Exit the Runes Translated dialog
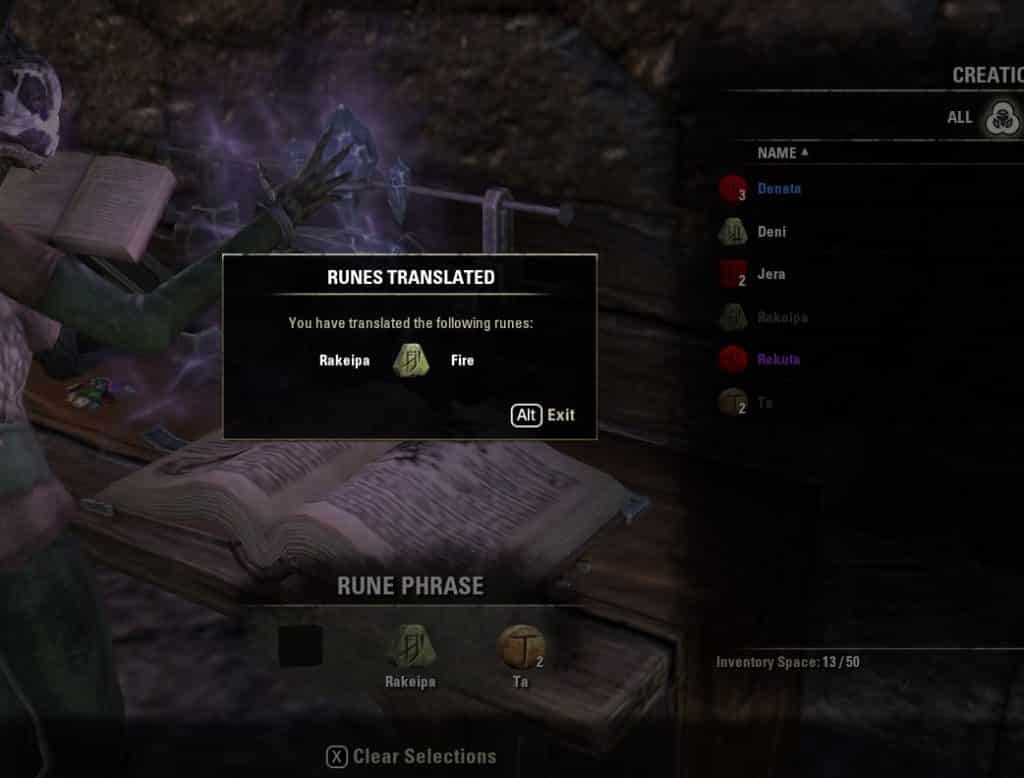 (543, 415)
